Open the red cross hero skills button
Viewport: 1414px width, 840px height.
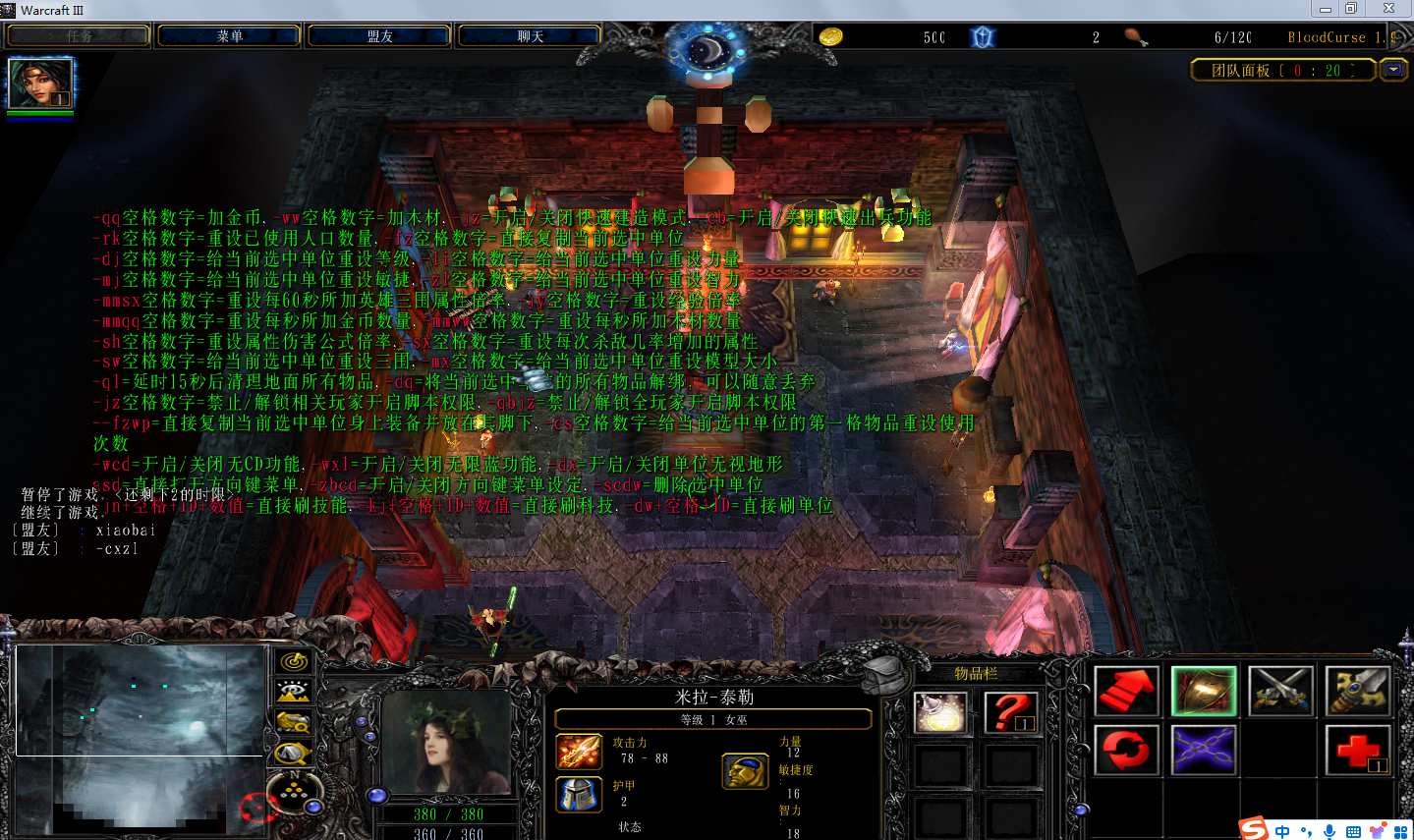click(x=1357, y=751)
